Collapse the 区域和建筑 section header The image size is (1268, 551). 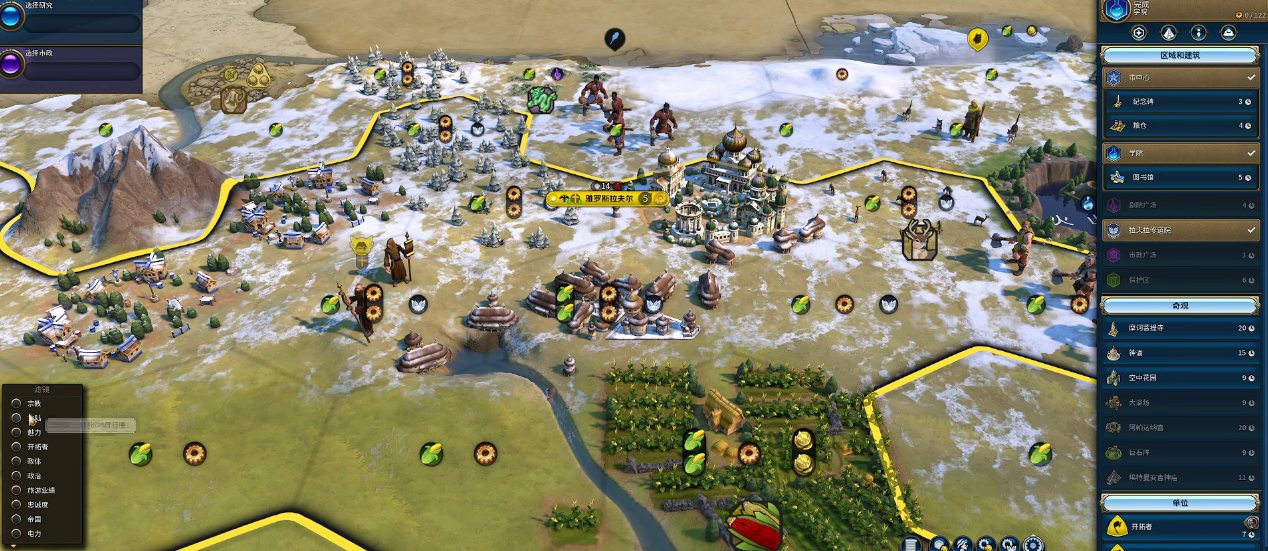(x=1180, y=54)
